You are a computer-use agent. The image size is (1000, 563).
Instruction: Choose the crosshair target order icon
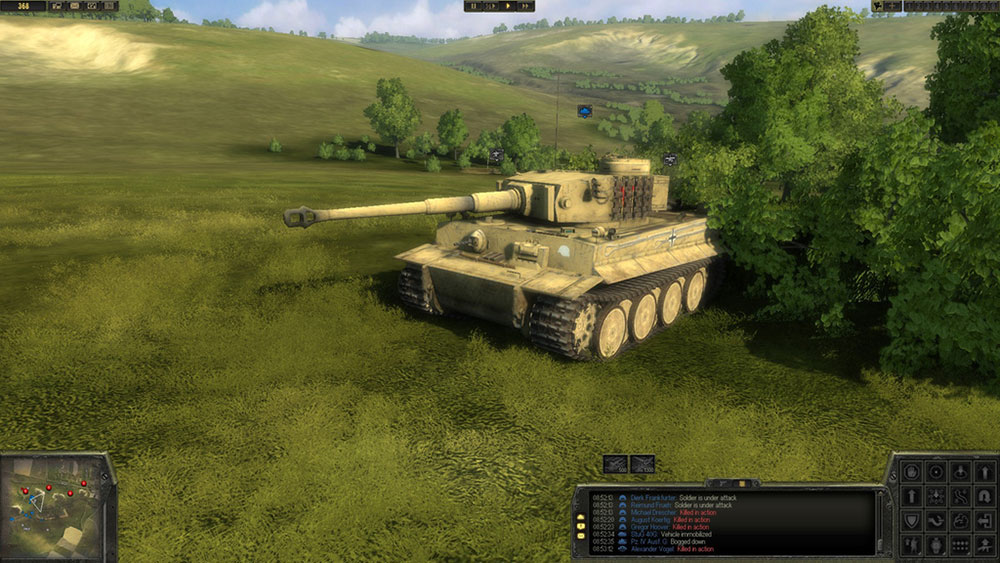(x=936, y=472)
